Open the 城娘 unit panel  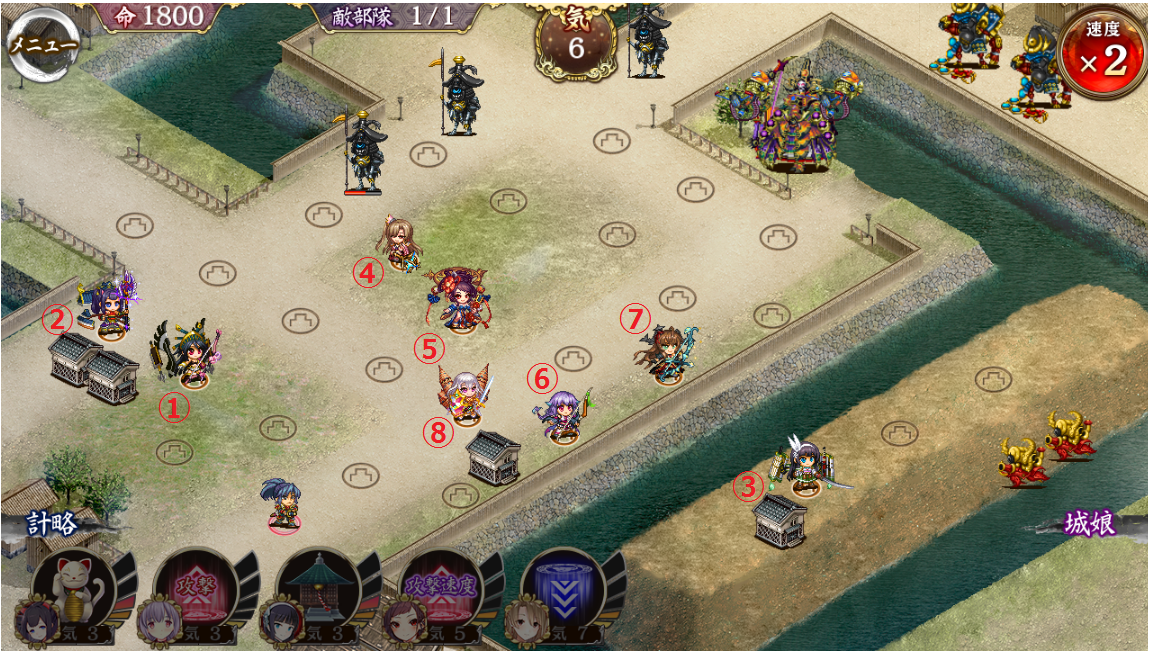pyautogui.click(x=1089, y=525)
